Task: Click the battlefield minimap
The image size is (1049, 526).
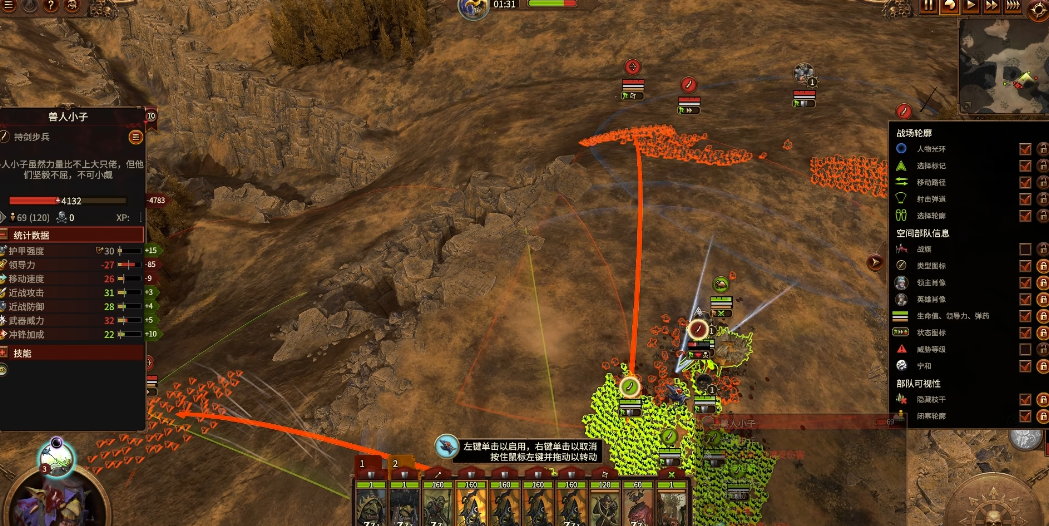Action: [1002, 66]
